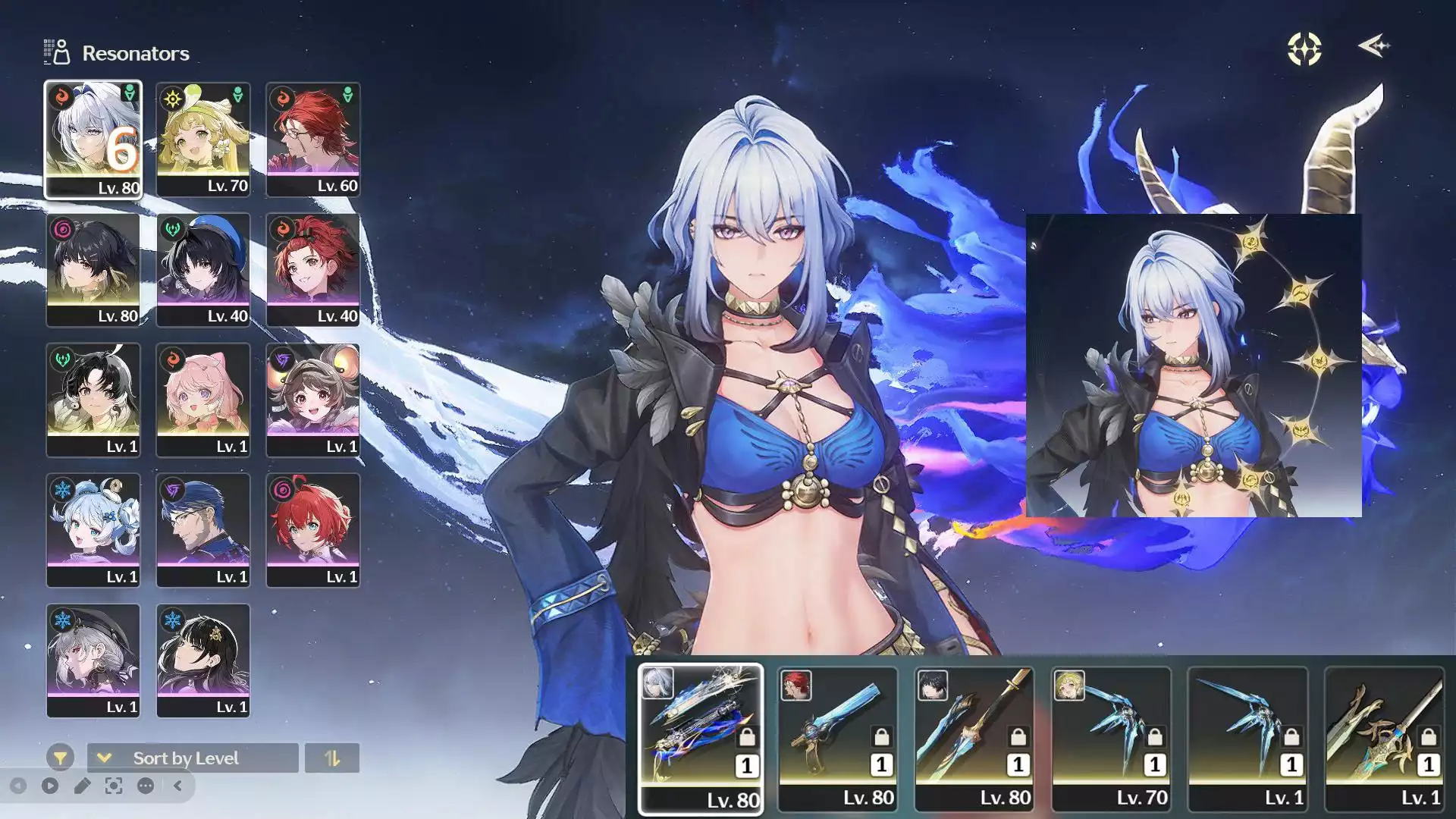Select the screenshot focus icon in bottom toolbar
Image resolution: width=1456 pixels, height=819 pixels.
point(112,785)
